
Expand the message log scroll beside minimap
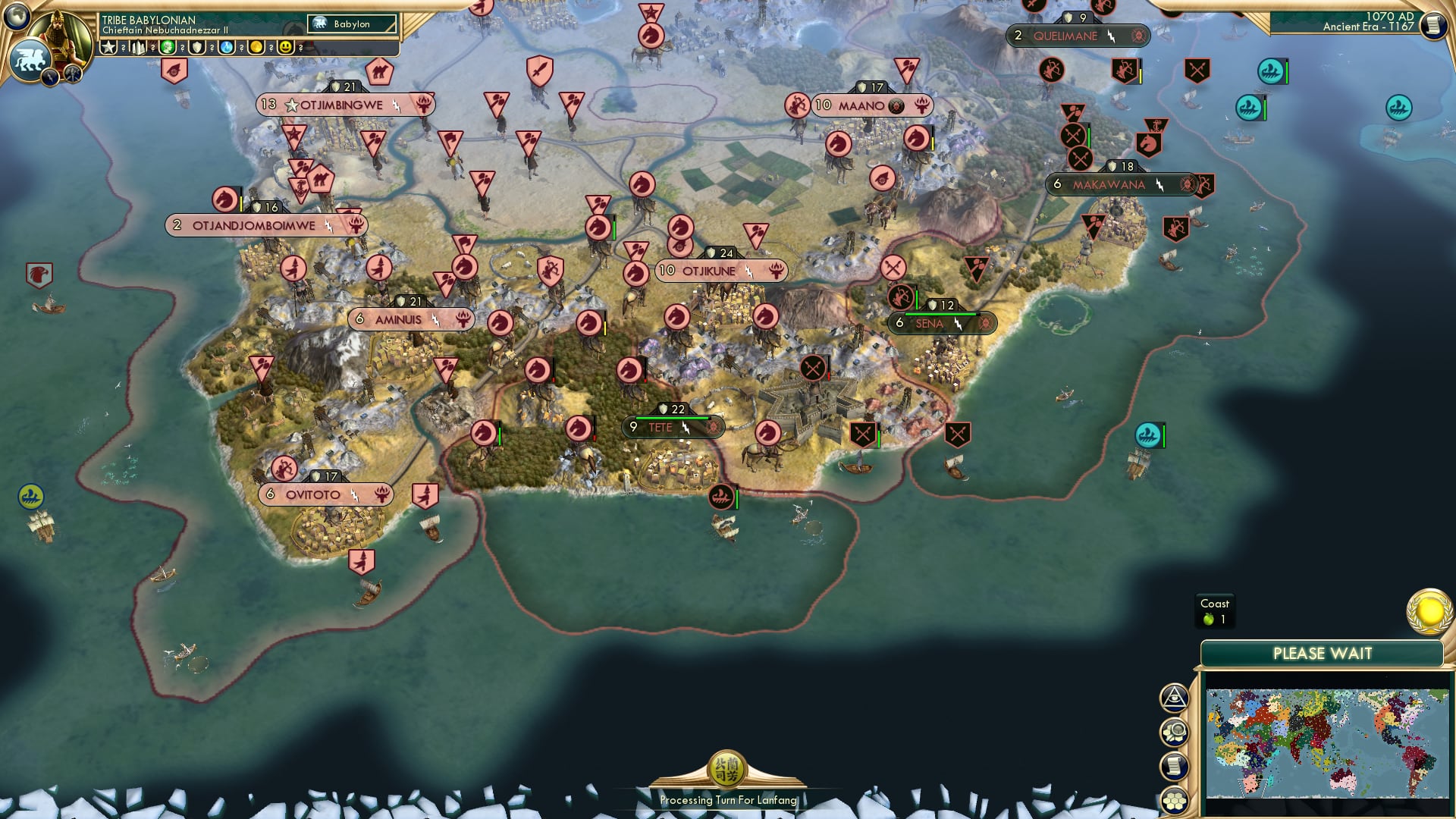(1175, 766)
